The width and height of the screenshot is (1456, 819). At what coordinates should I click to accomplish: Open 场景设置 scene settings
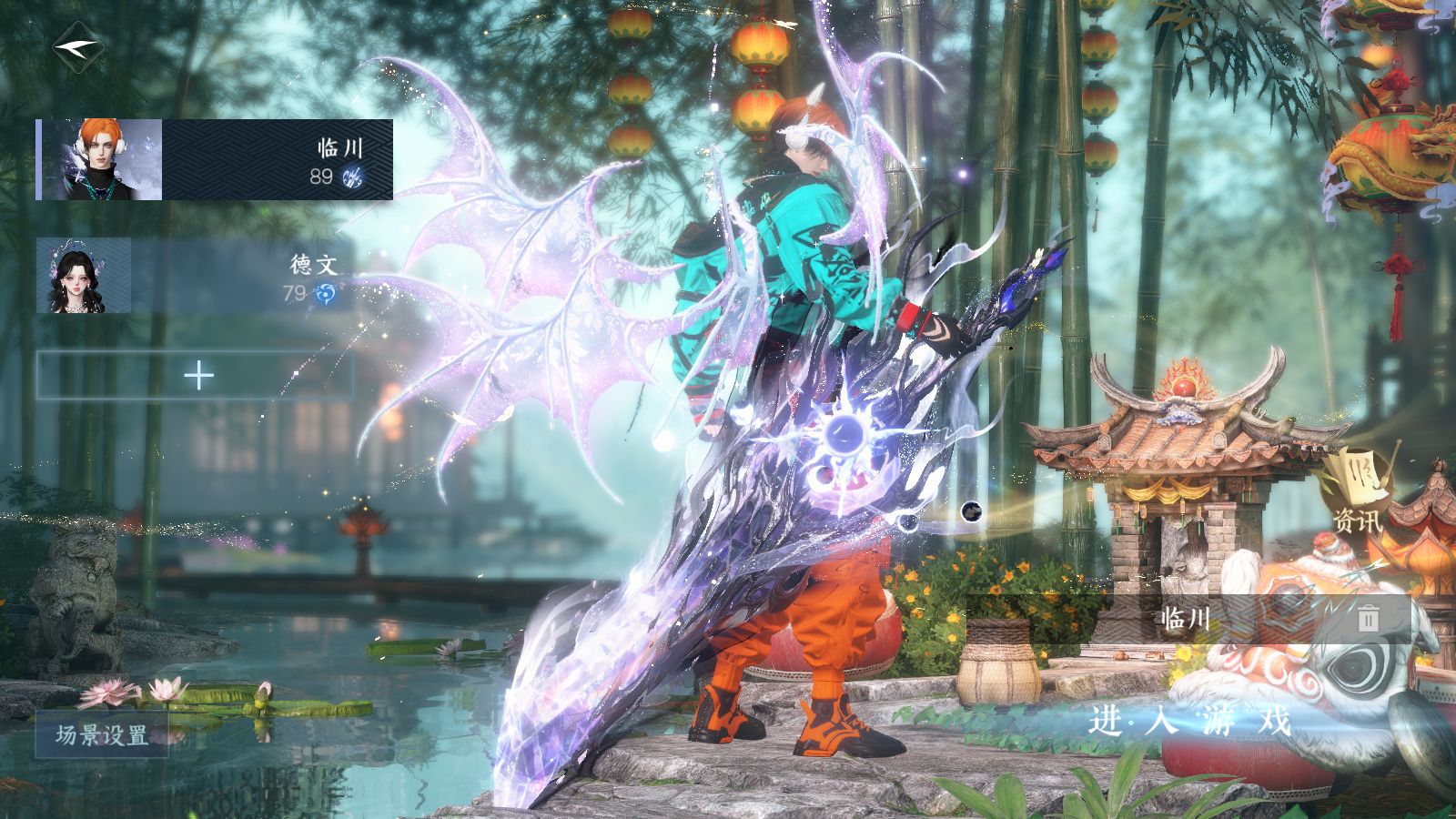102,734
